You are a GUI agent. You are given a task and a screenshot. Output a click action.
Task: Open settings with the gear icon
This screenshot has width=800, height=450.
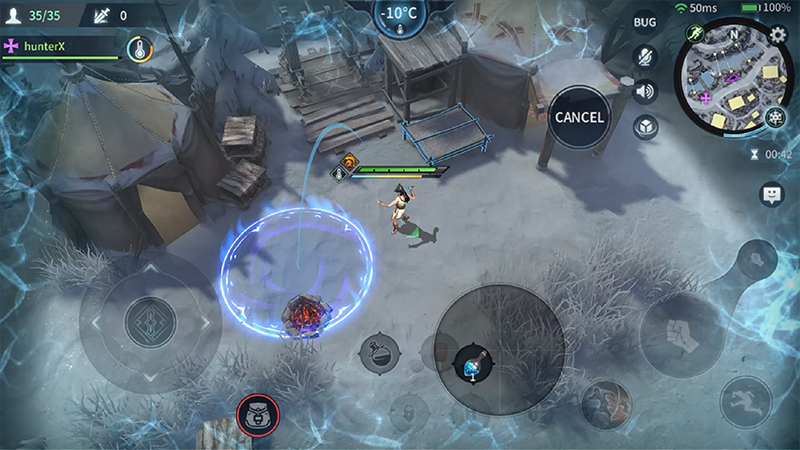click(x=779, y=35)
